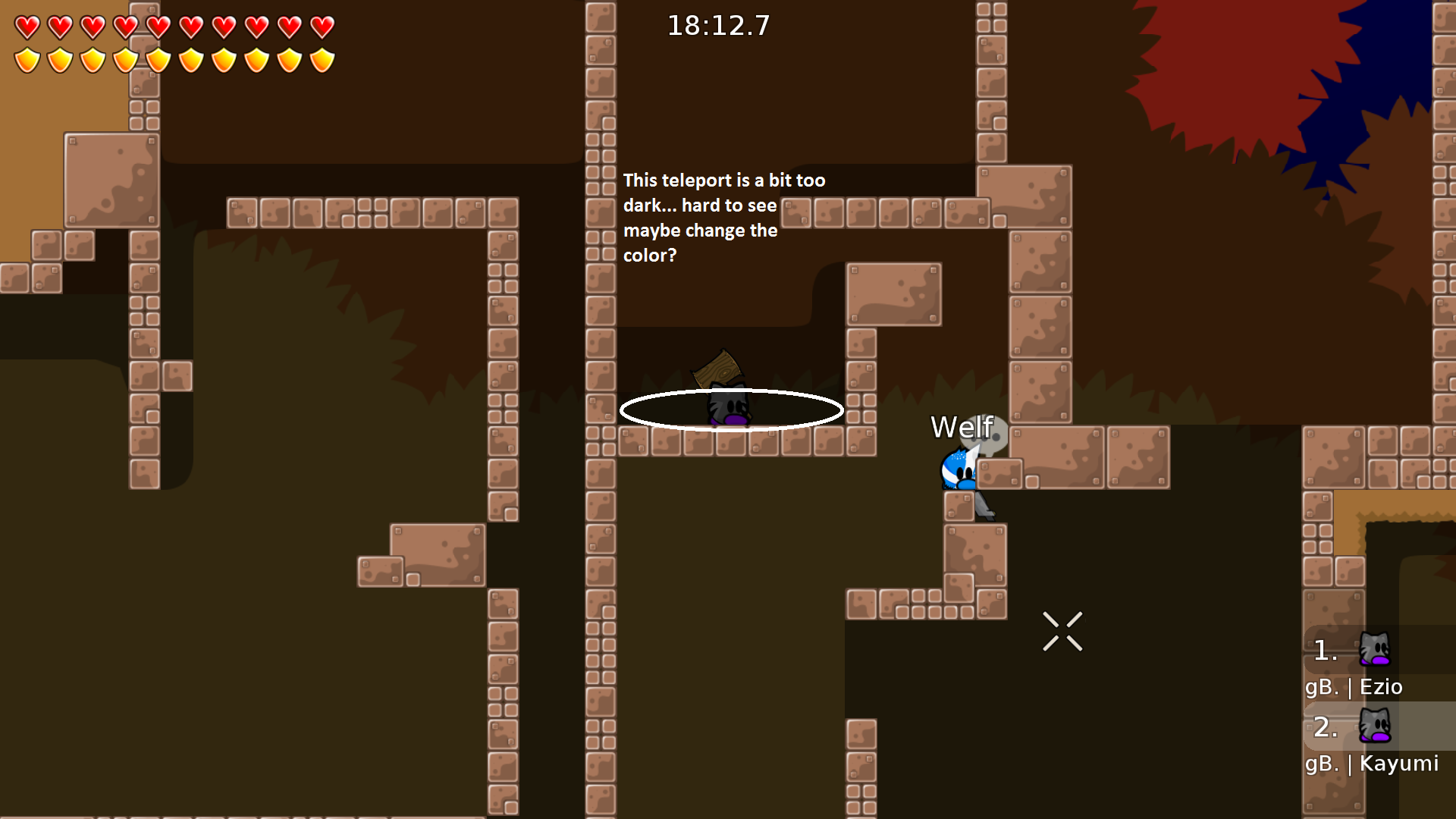This screenshot has height=819, width=1456.
Task: Select the last heart in the health row
Action: click(x=324, y=25)
